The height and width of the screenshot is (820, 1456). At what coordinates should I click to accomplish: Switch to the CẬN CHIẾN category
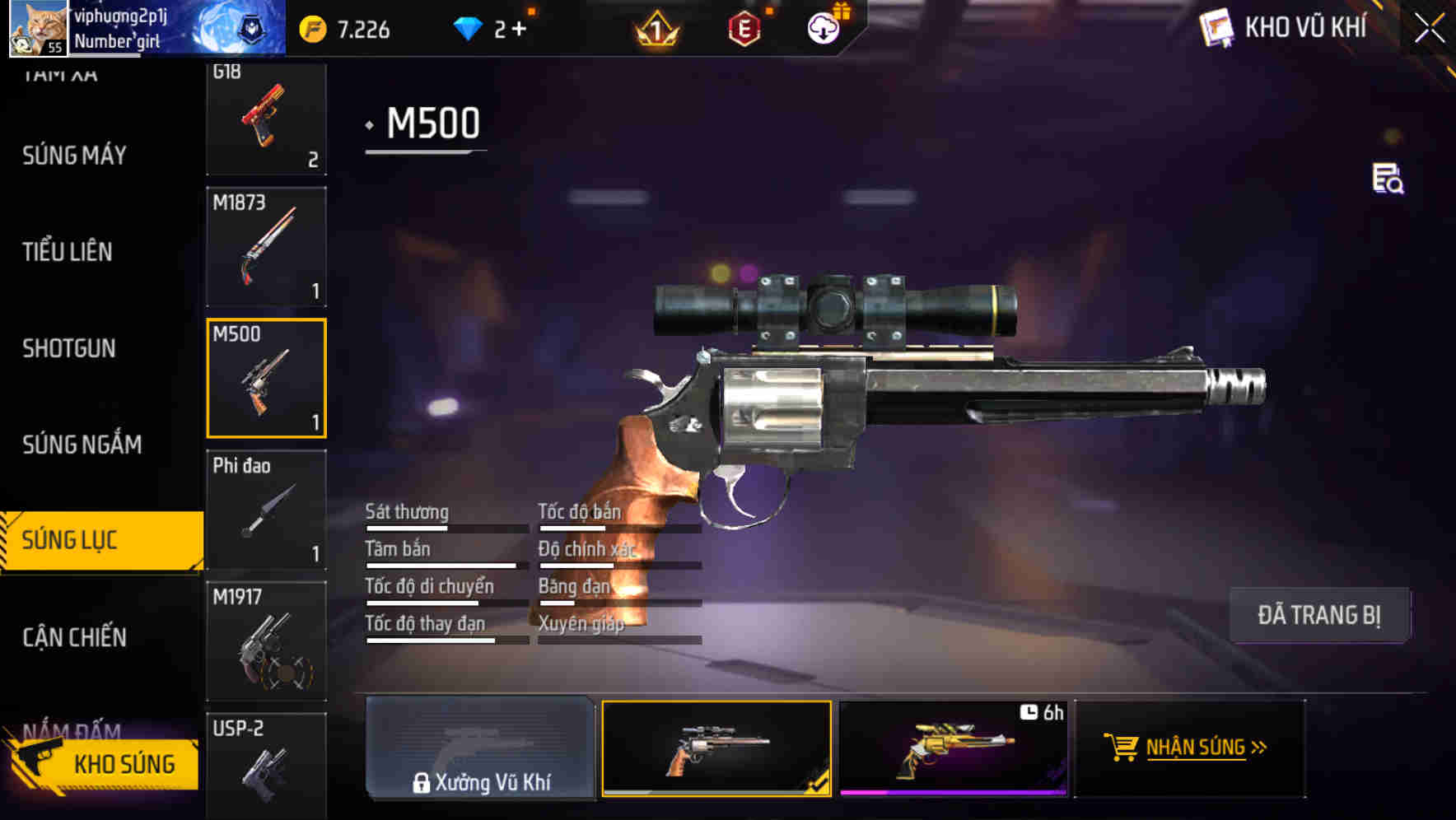pos(72,637)
